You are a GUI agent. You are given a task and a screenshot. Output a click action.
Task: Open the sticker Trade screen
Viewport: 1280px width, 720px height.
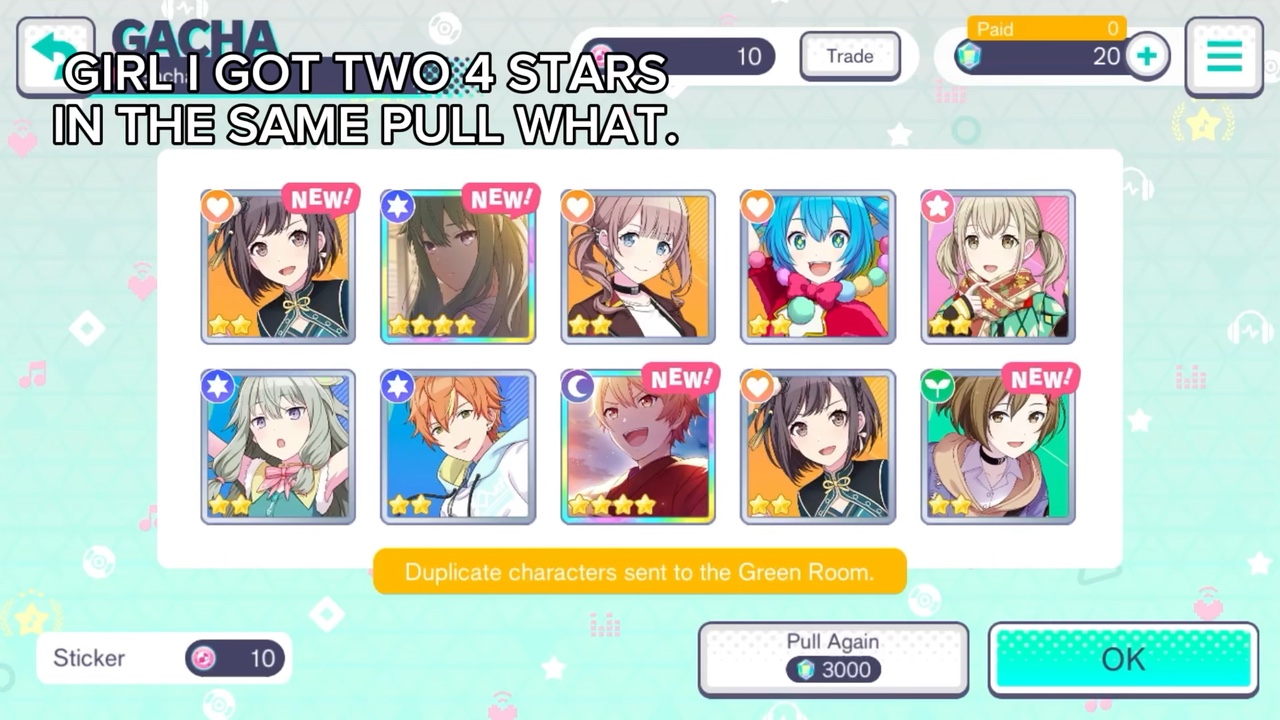click(850, 56)
